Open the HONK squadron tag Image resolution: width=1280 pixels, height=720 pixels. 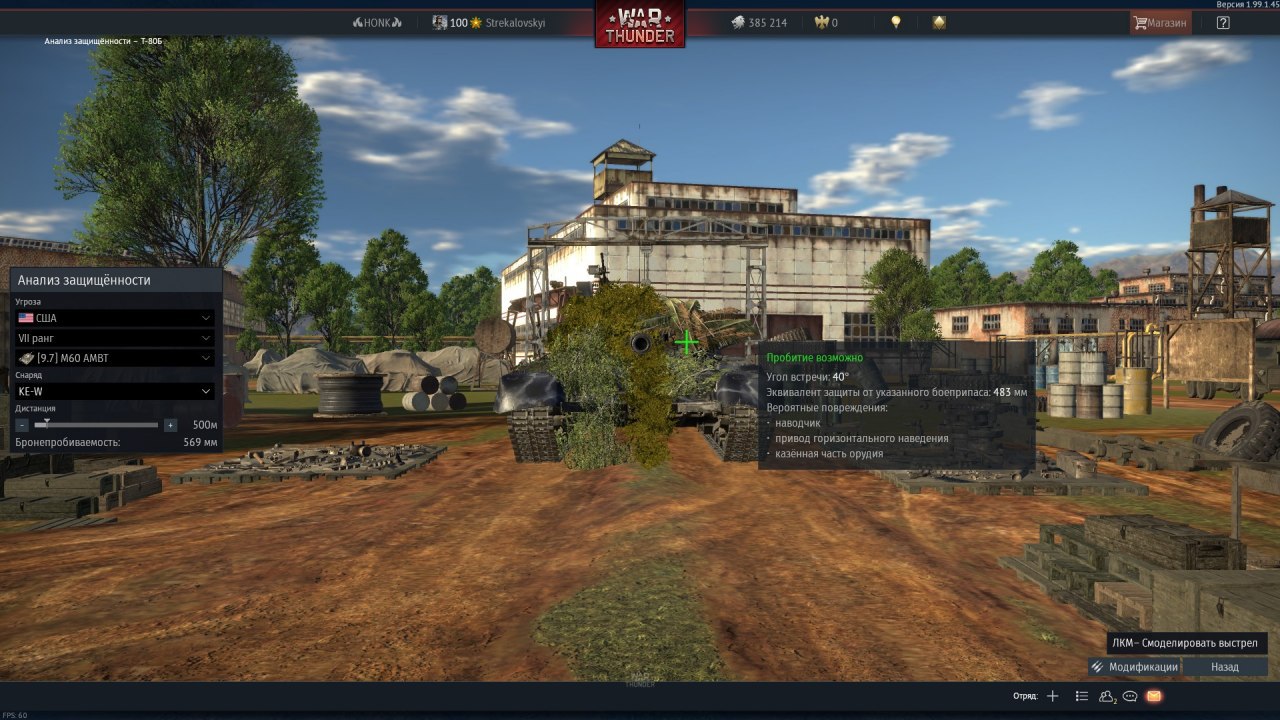(377, 22)
